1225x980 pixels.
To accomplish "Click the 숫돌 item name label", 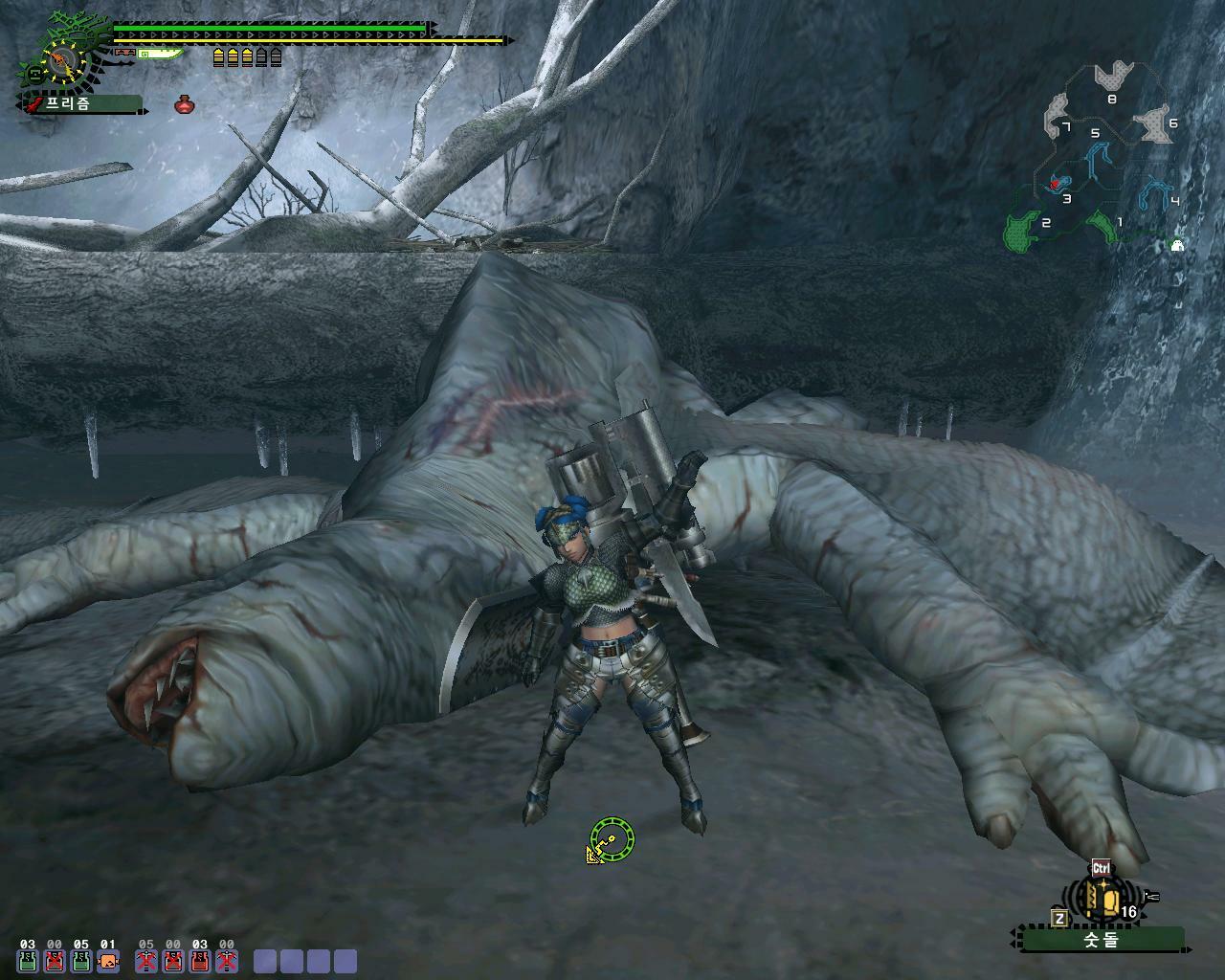I will (1101, 940).
